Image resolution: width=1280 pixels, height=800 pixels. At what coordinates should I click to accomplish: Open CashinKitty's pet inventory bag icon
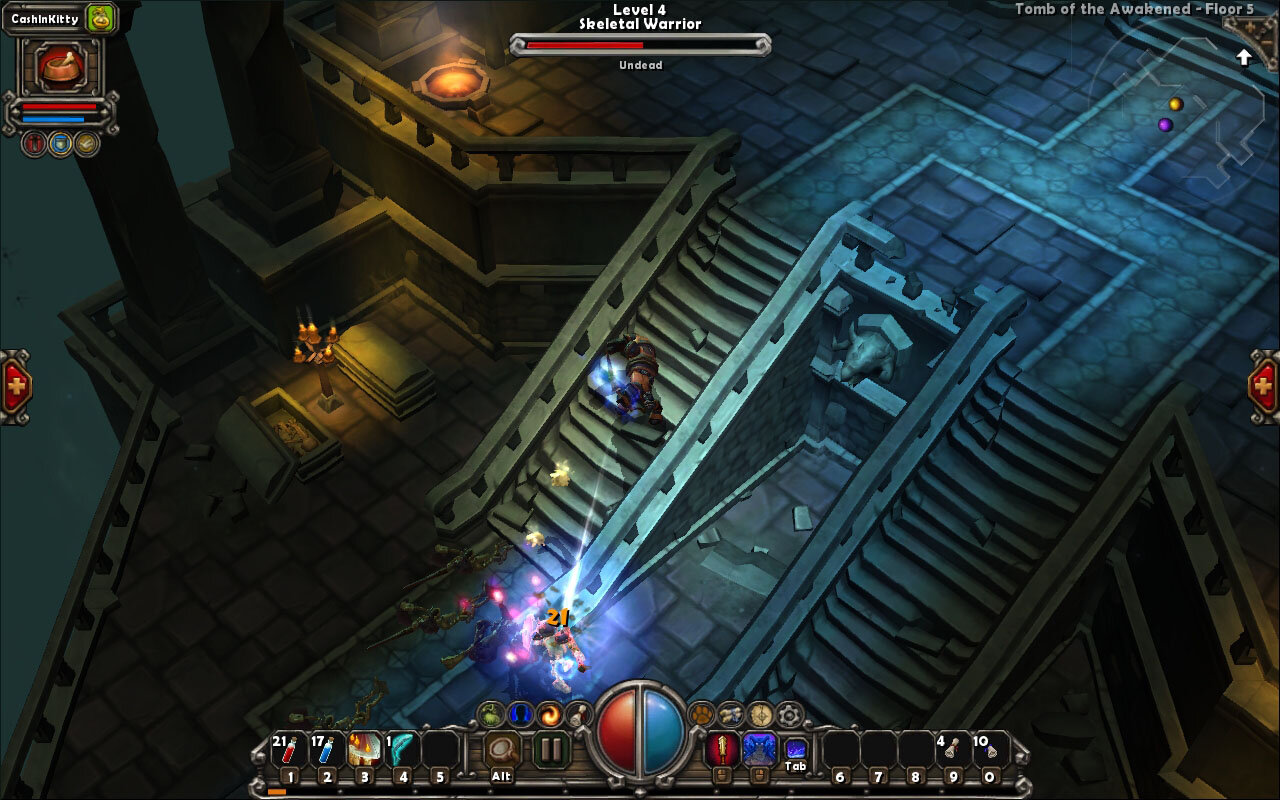coord(100,18)
